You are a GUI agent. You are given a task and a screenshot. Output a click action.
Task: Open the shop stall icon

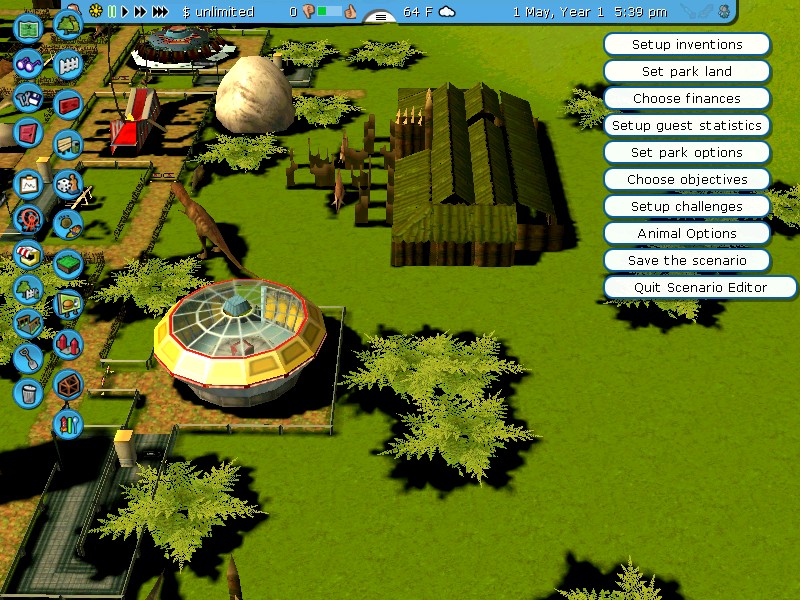point(28,254)
